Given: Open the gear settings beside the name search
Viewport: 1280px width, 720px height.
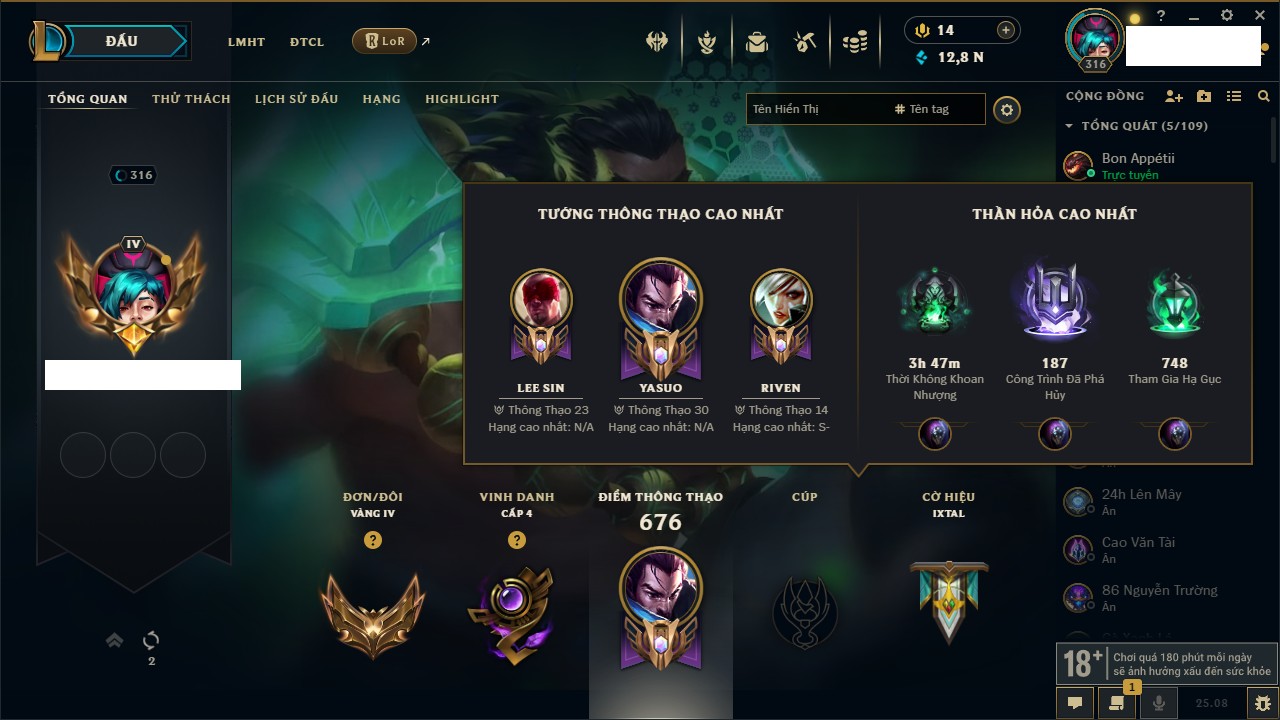Looking at the screenshot, I should pyautogui.click(x=1007, y=110).
